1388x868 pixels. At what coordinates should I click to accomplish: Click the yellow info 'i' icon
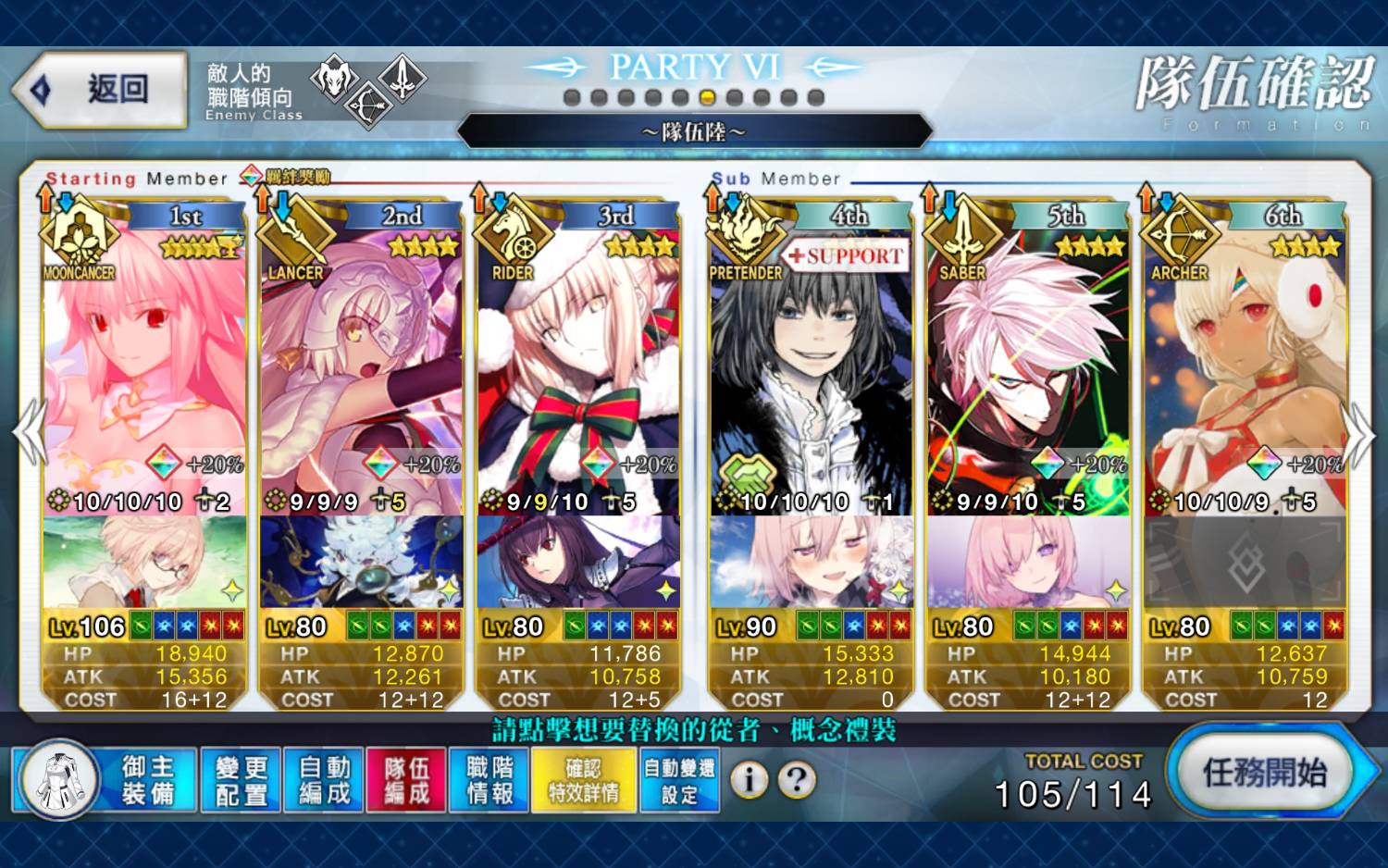[x=750, y=780]
